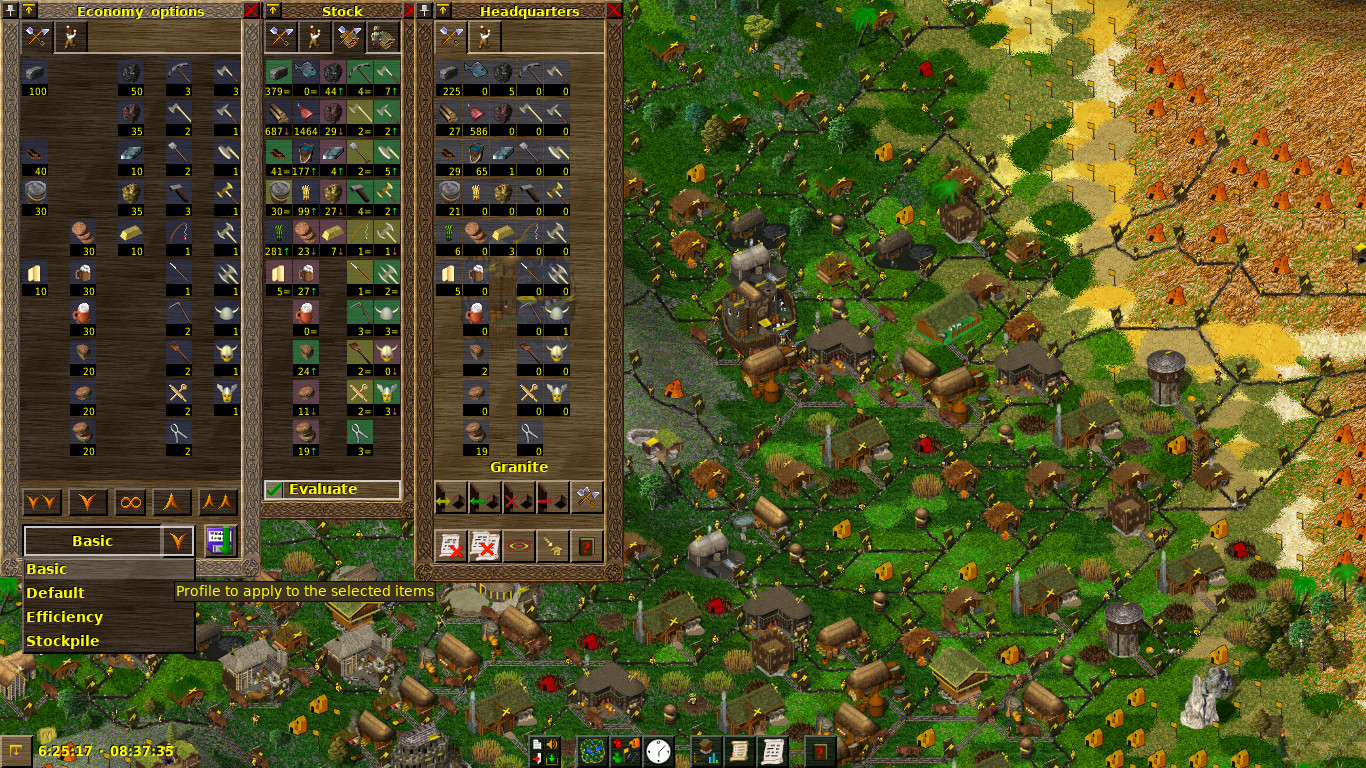Select the Efficiency profile from the list
The height and width of the screenshot is (768, 1366).
[65, 617]
